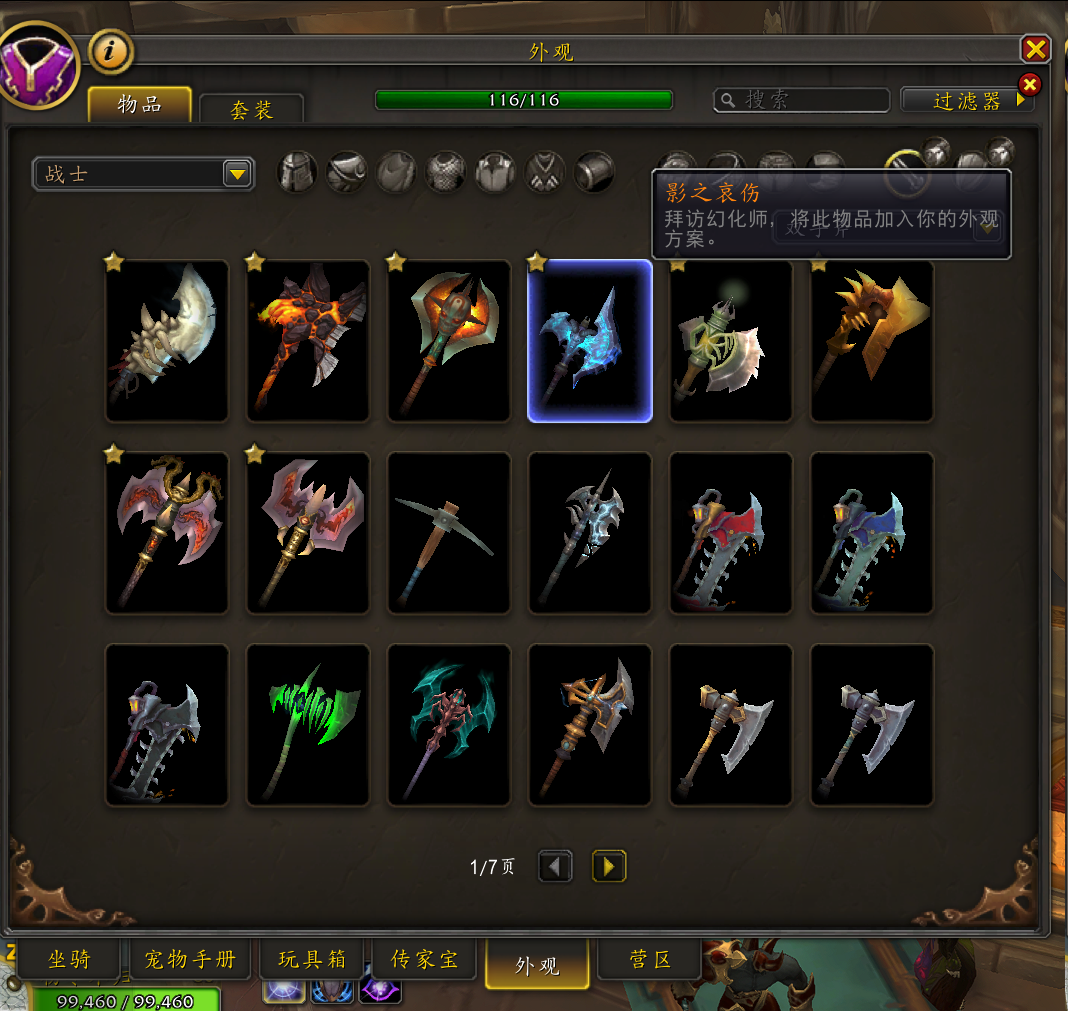Switch to the 套装 sets tab
The height and width of the screenshot is (1011, 1068).
251,109
